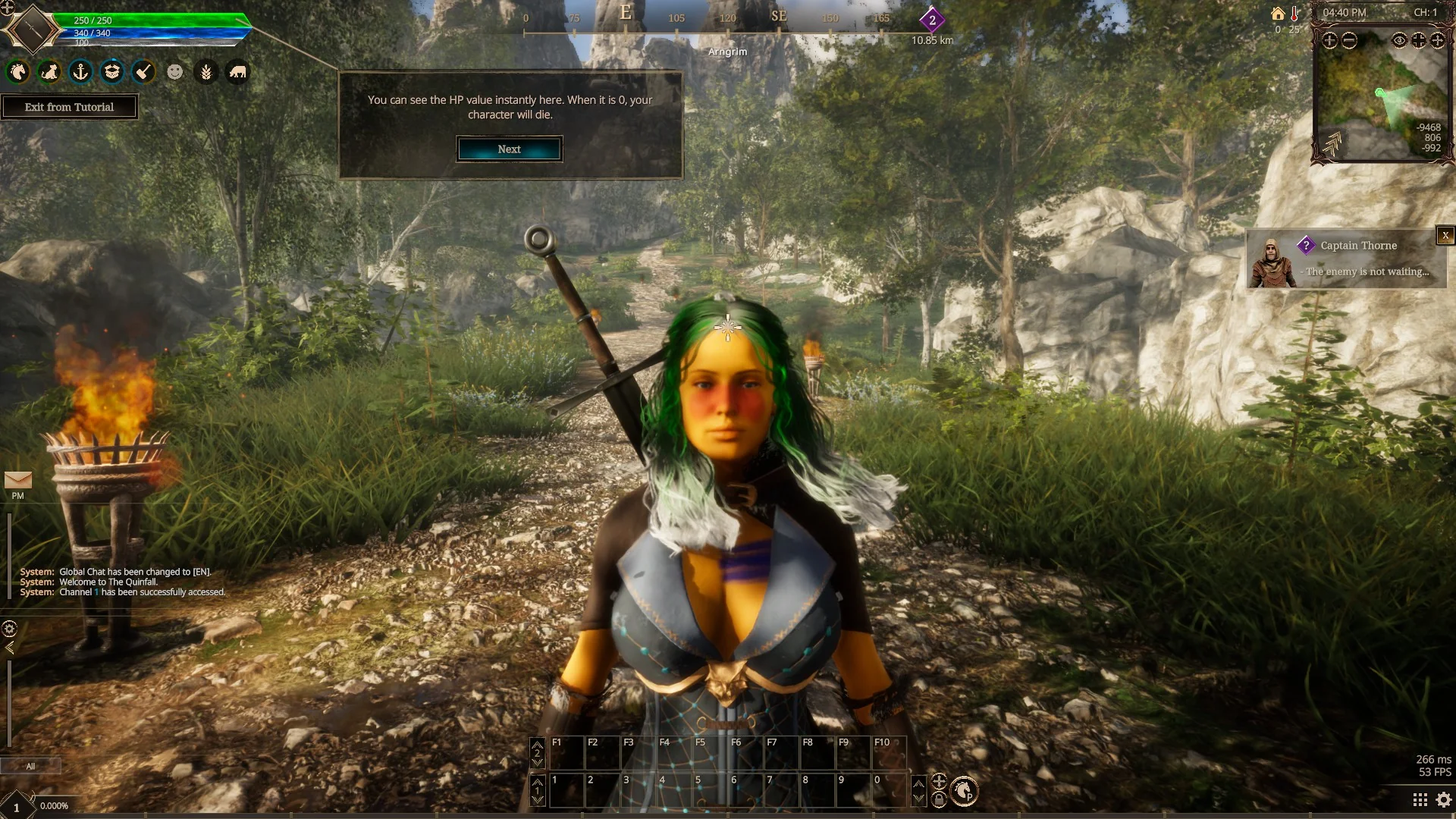Toggle the hotbar padlock lock
The width and height of the screenshot is (1456, 819).
click(939, 799)
